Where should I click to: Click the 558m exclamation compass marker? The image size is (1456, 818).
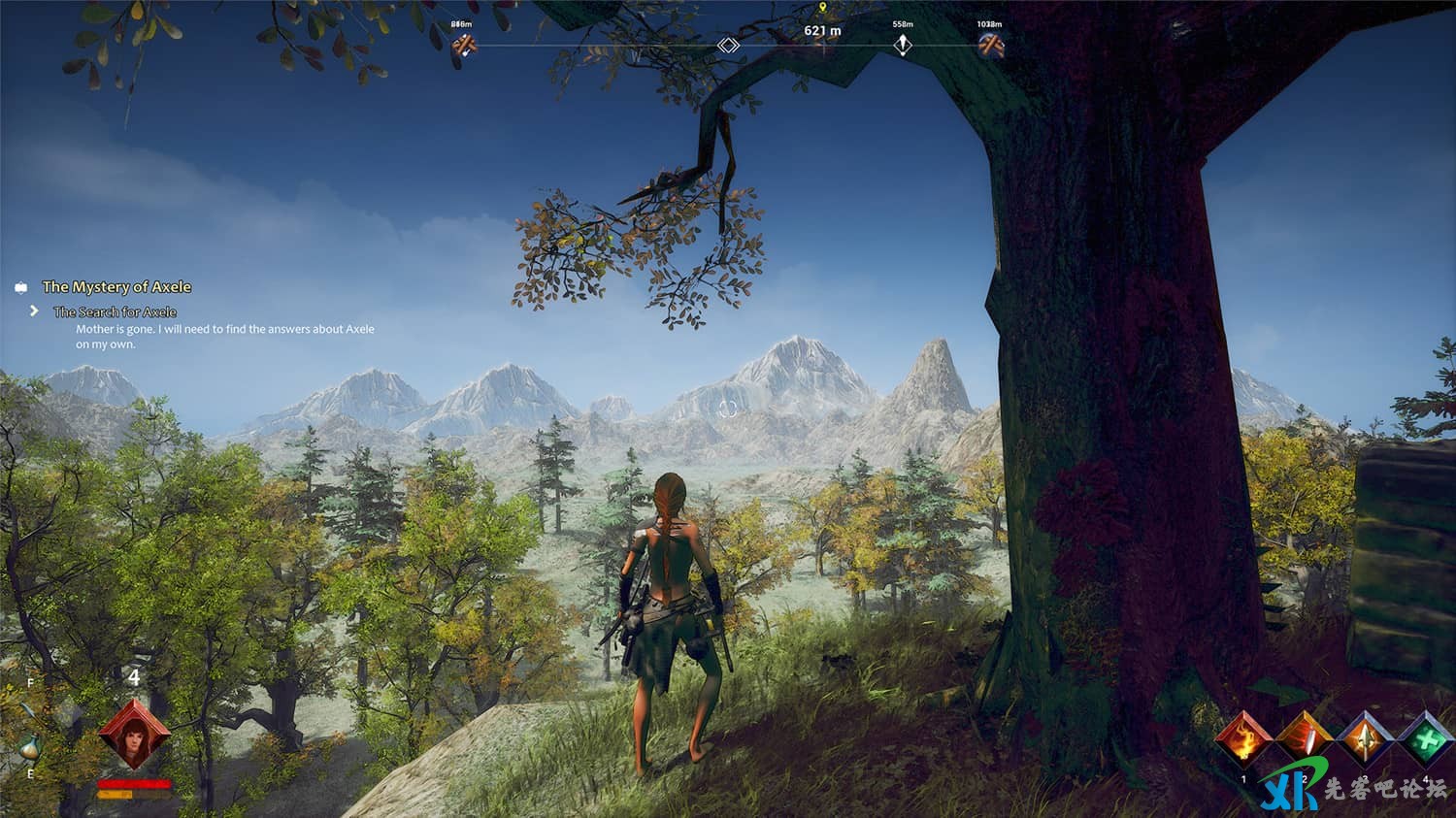[x=903, y=45]
